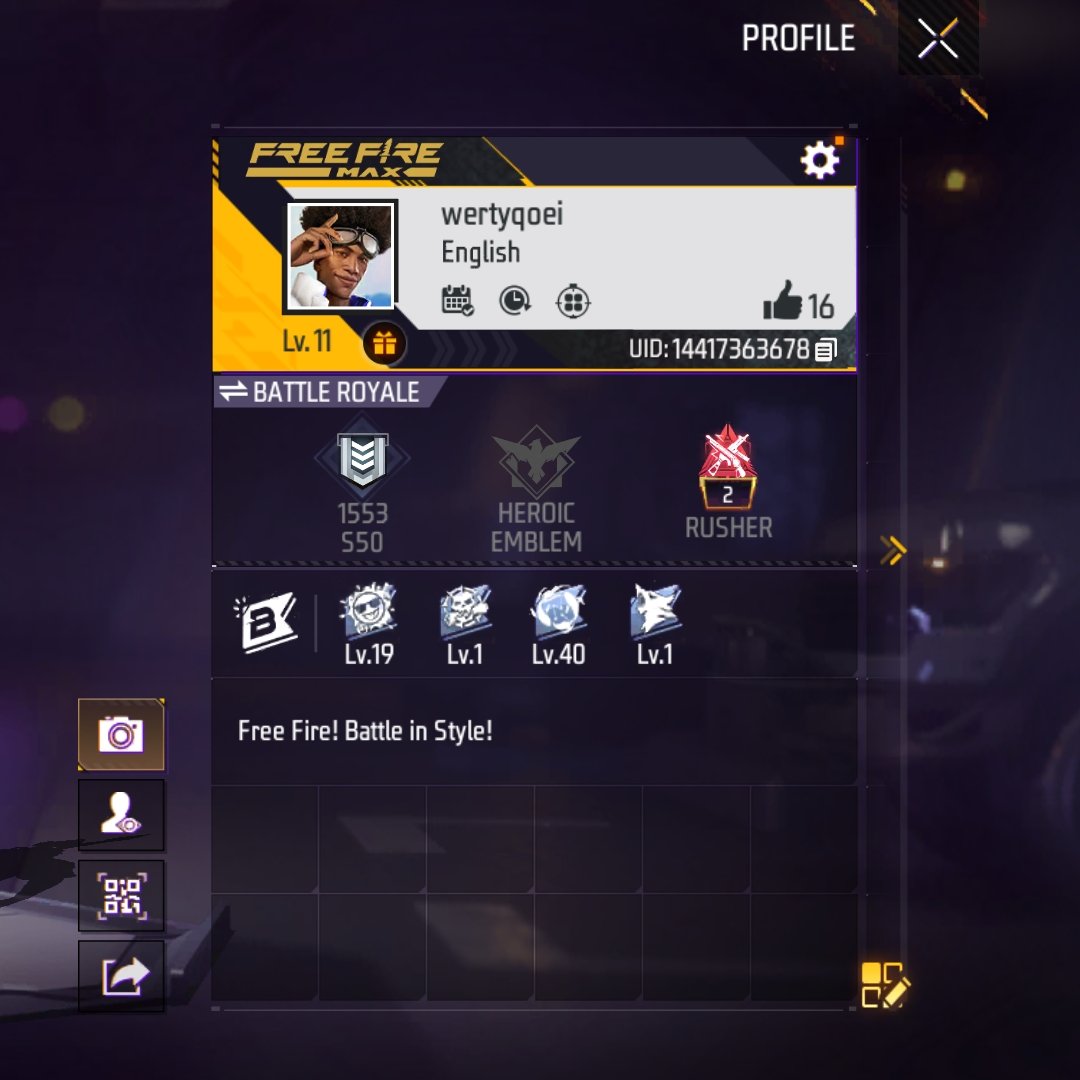Expand the side panel with yellow arrows
This screenshot has width=1080, height=1080.
click(892, 548)
